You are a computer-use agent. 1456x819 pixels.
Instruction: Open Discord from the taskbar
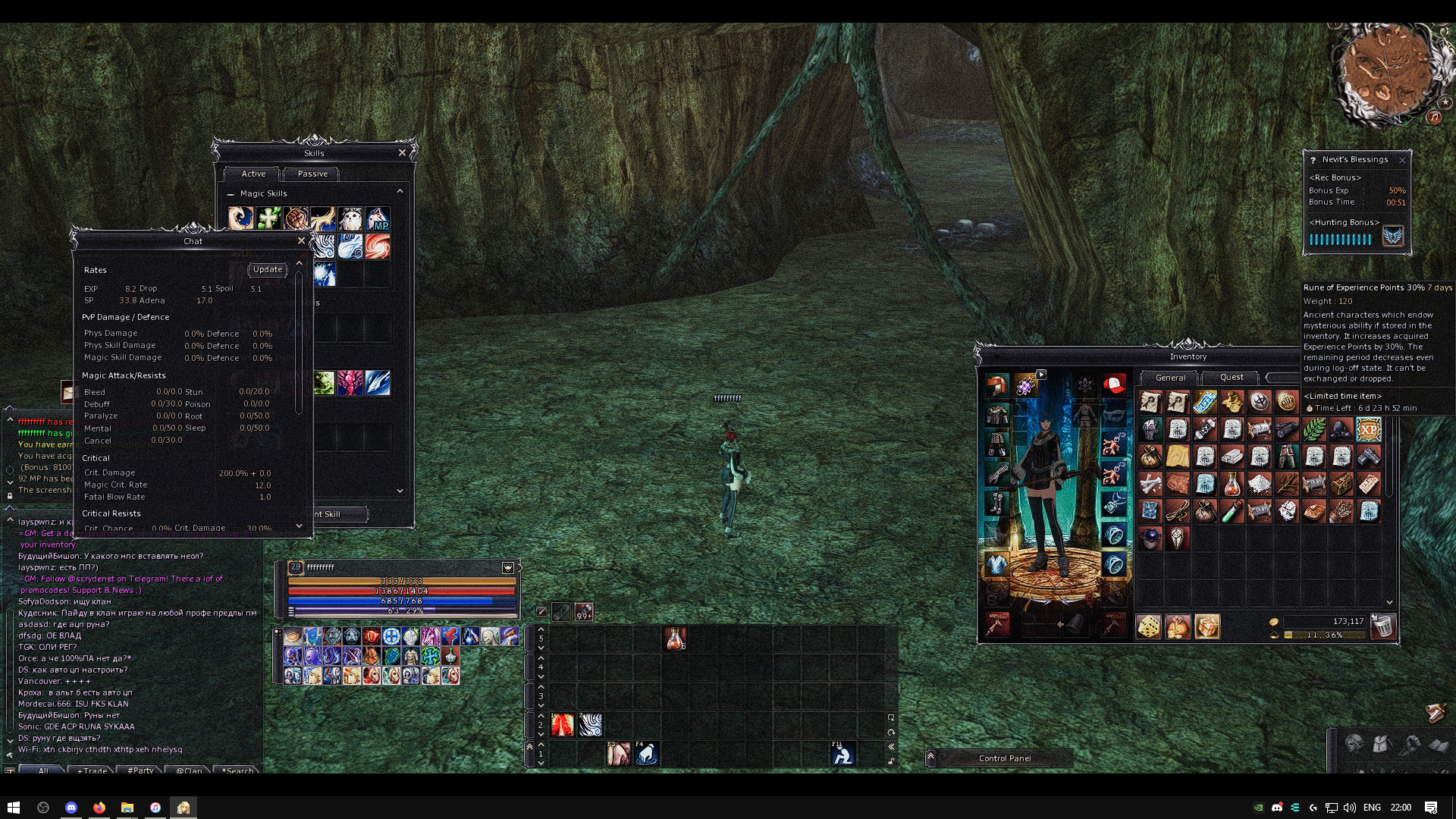(71, 808)
